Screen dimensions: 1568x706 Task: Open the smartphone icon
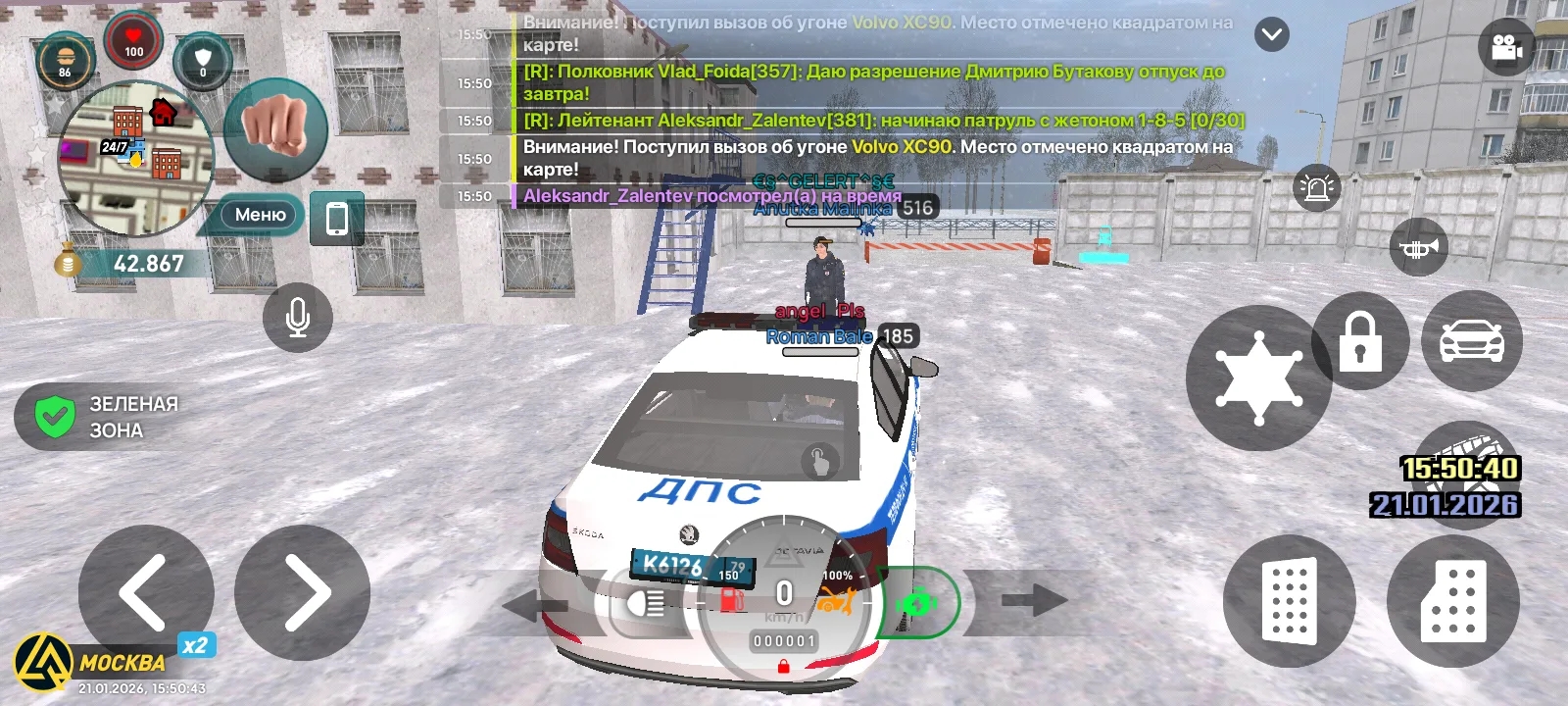[x=336, y=218]
